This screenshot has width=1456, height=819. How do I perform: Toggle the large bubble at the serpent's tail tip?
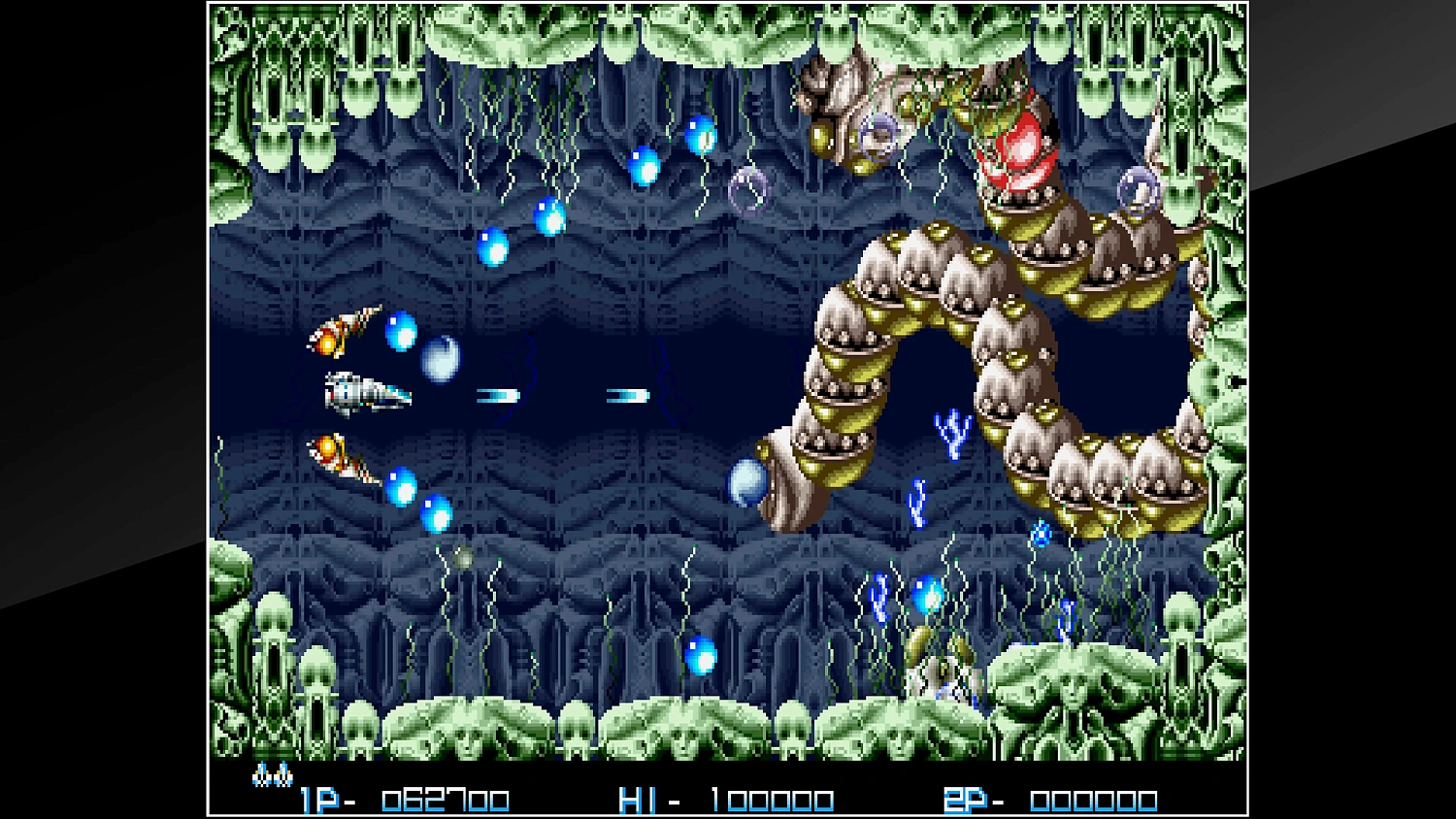click(749, 482)
